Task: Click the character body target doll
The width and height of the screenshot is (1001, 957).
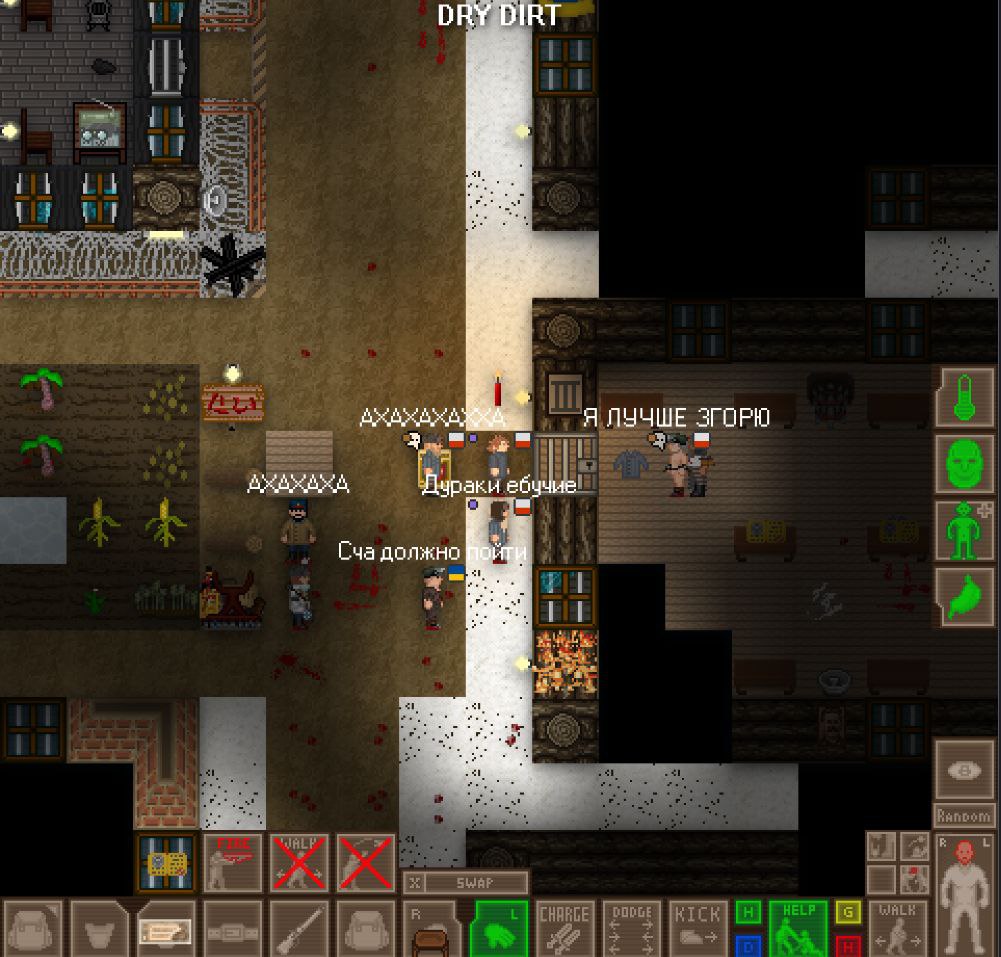Action: 965,894
